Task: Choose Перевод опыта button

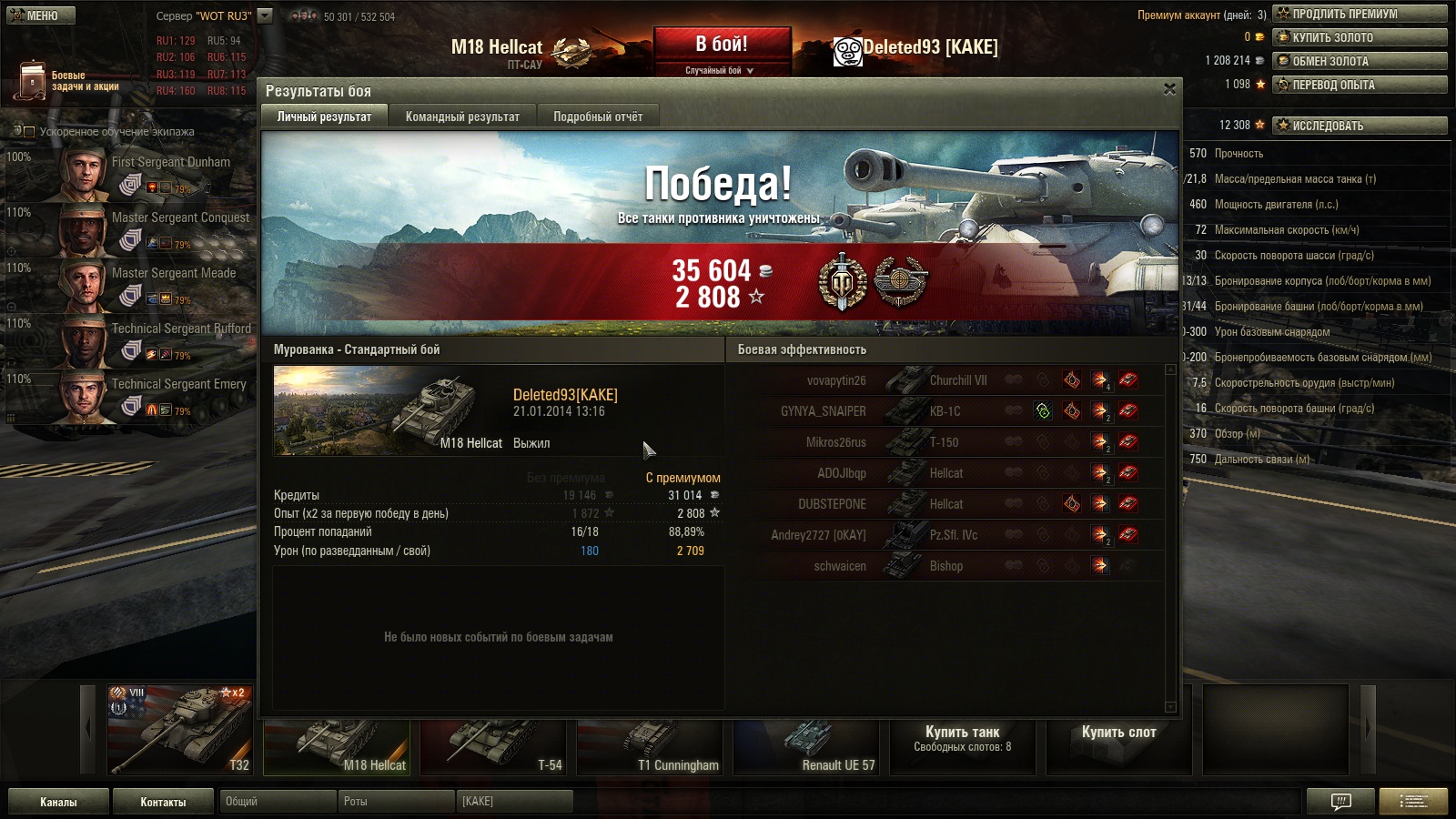Action: (1360, 85)
